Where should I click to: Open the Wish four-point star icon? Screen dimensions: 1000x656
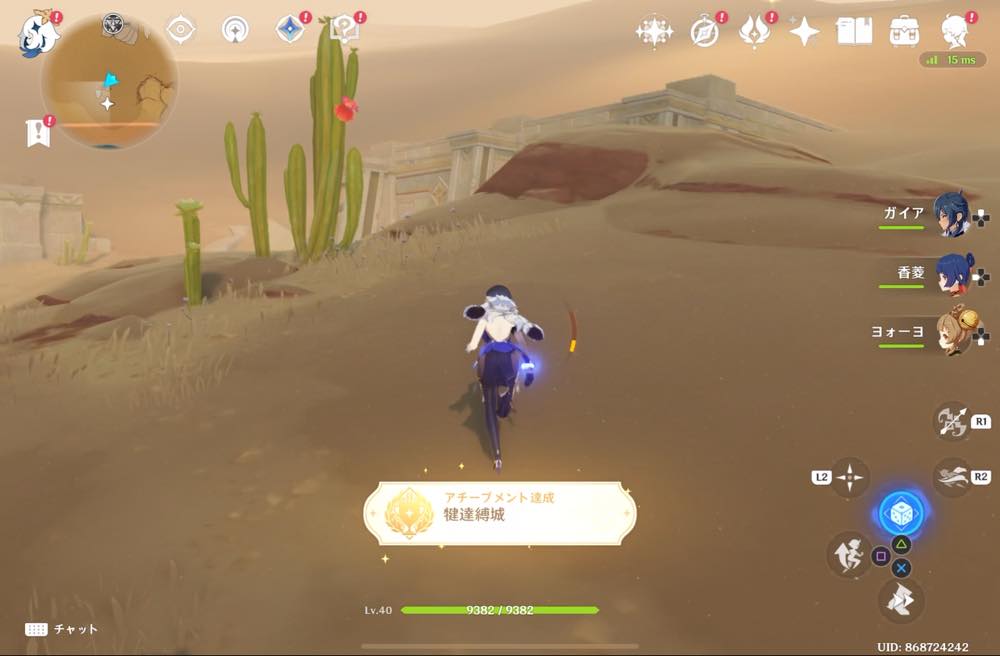(x=804, y=33)
